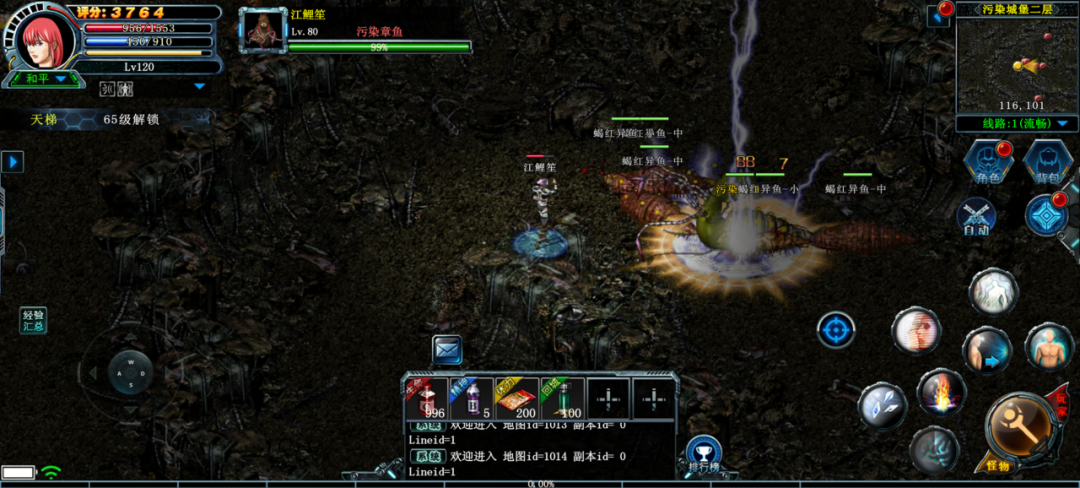
Task: Click the blue crosshair target-lock button
Action: coord(836,330)
